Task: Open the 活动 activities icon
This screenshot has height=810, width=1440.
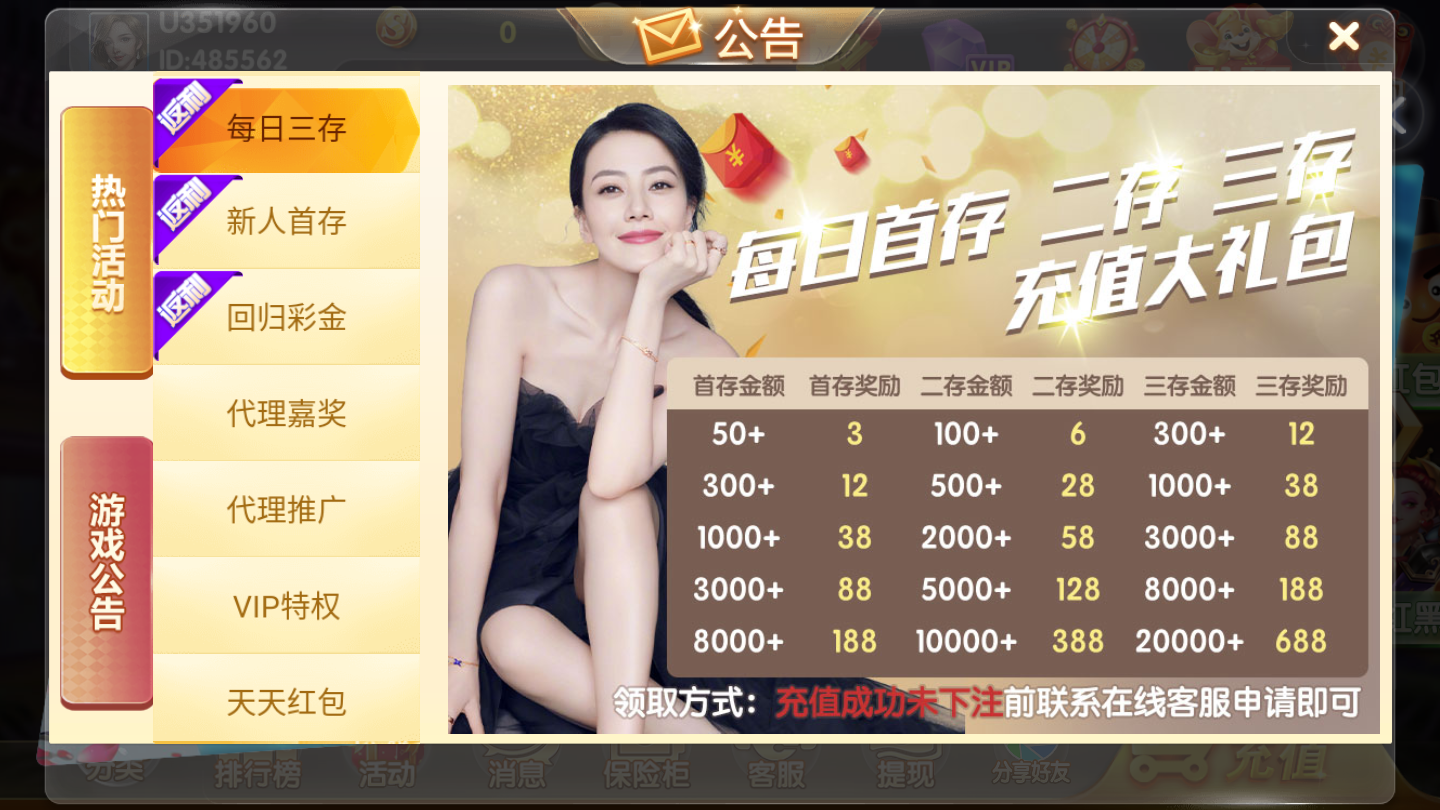Action: tap(385, 775)
